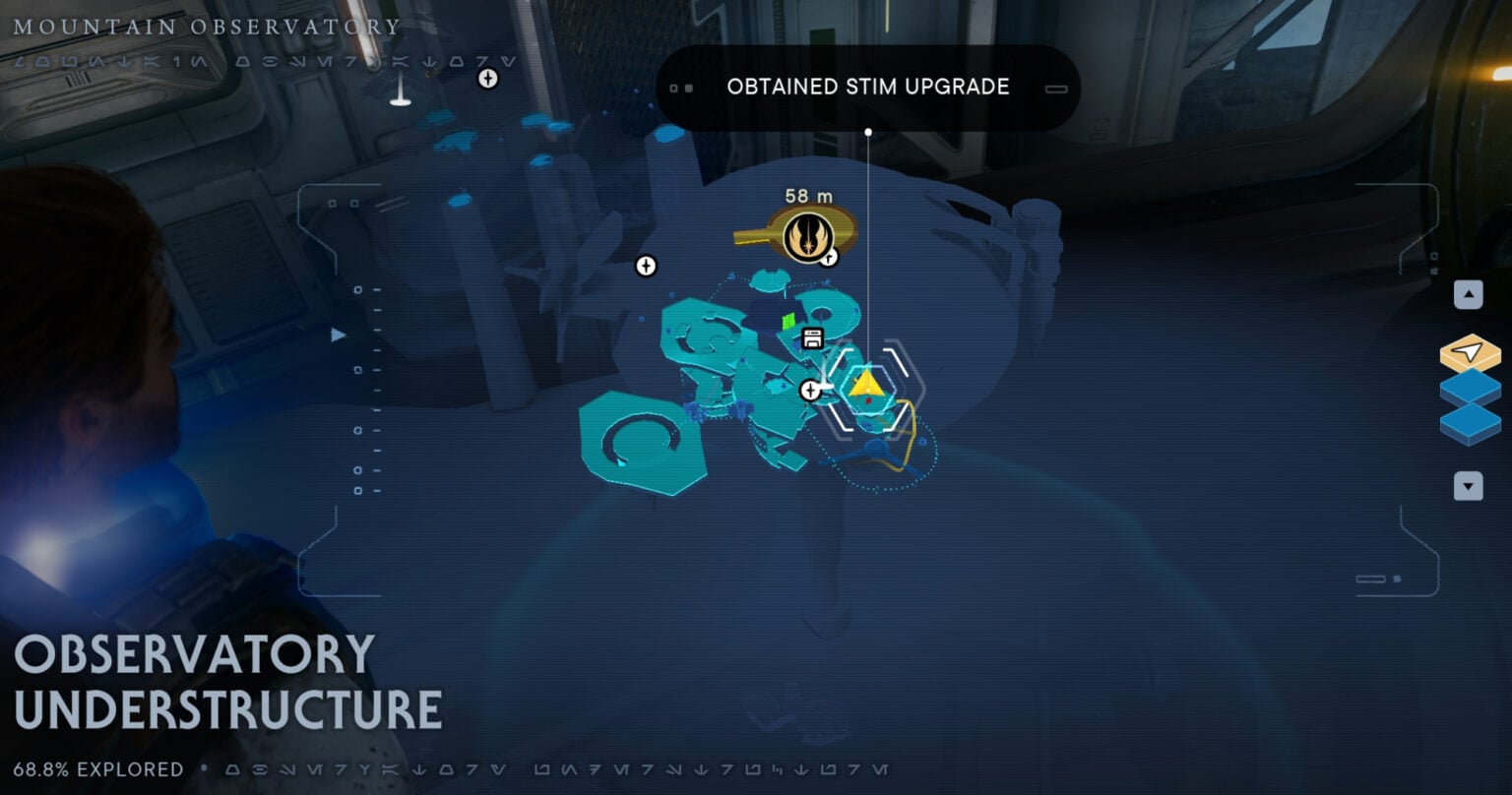The width and height of the screenshot is (1512, 795).
Task: Toggle the bottom blue map layer diamond
Action: [1469, 423]
